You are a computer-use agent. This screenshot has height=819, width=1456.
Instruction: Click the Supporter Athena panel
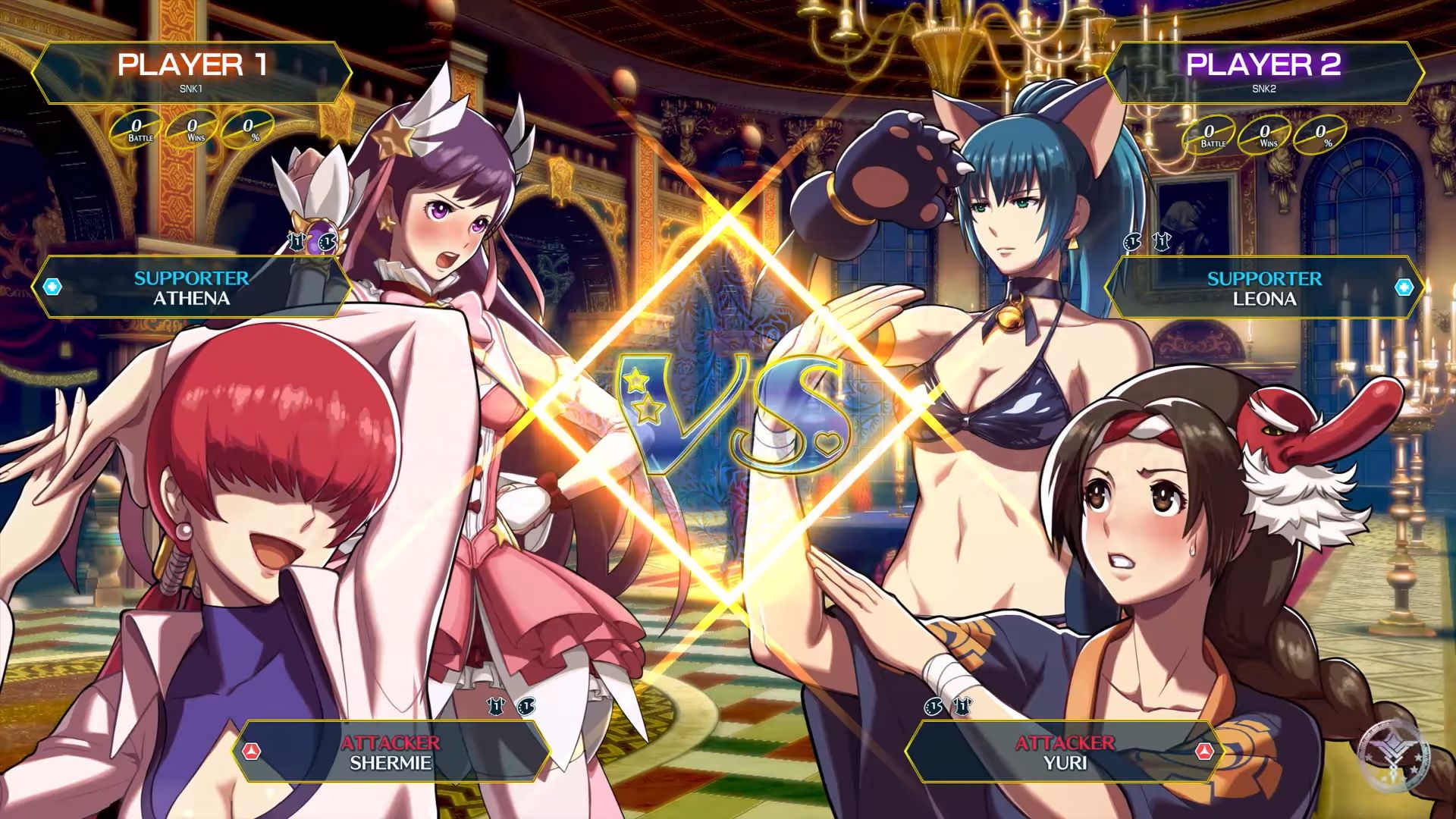192,287
